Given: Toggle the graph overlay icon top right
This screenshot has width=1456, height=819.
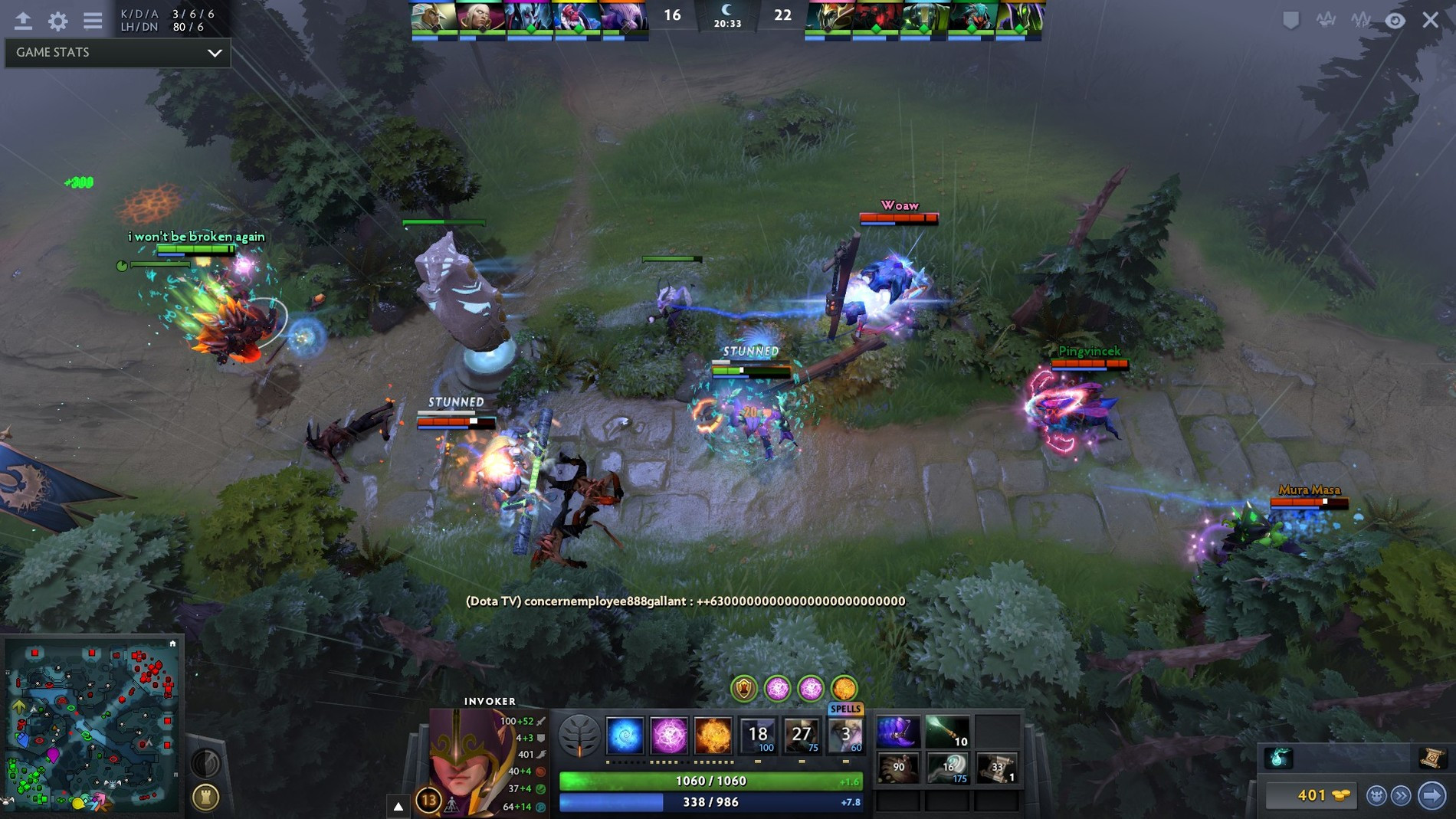Looking at the screenshot, I should 1326,19.
